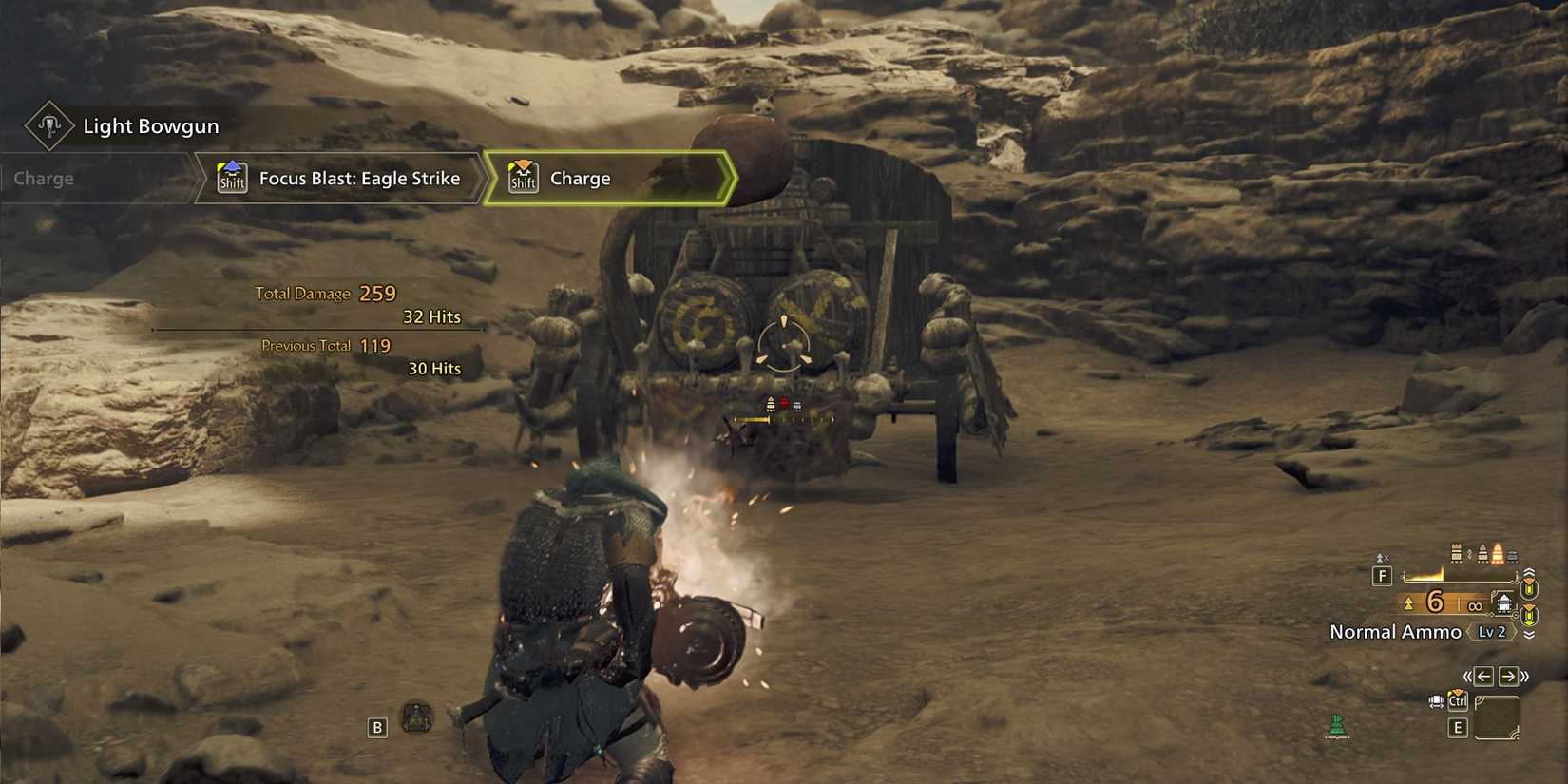Toggle the crossed-out ammo icon above the F key
1568x784 pixels.
(1380, 556)
